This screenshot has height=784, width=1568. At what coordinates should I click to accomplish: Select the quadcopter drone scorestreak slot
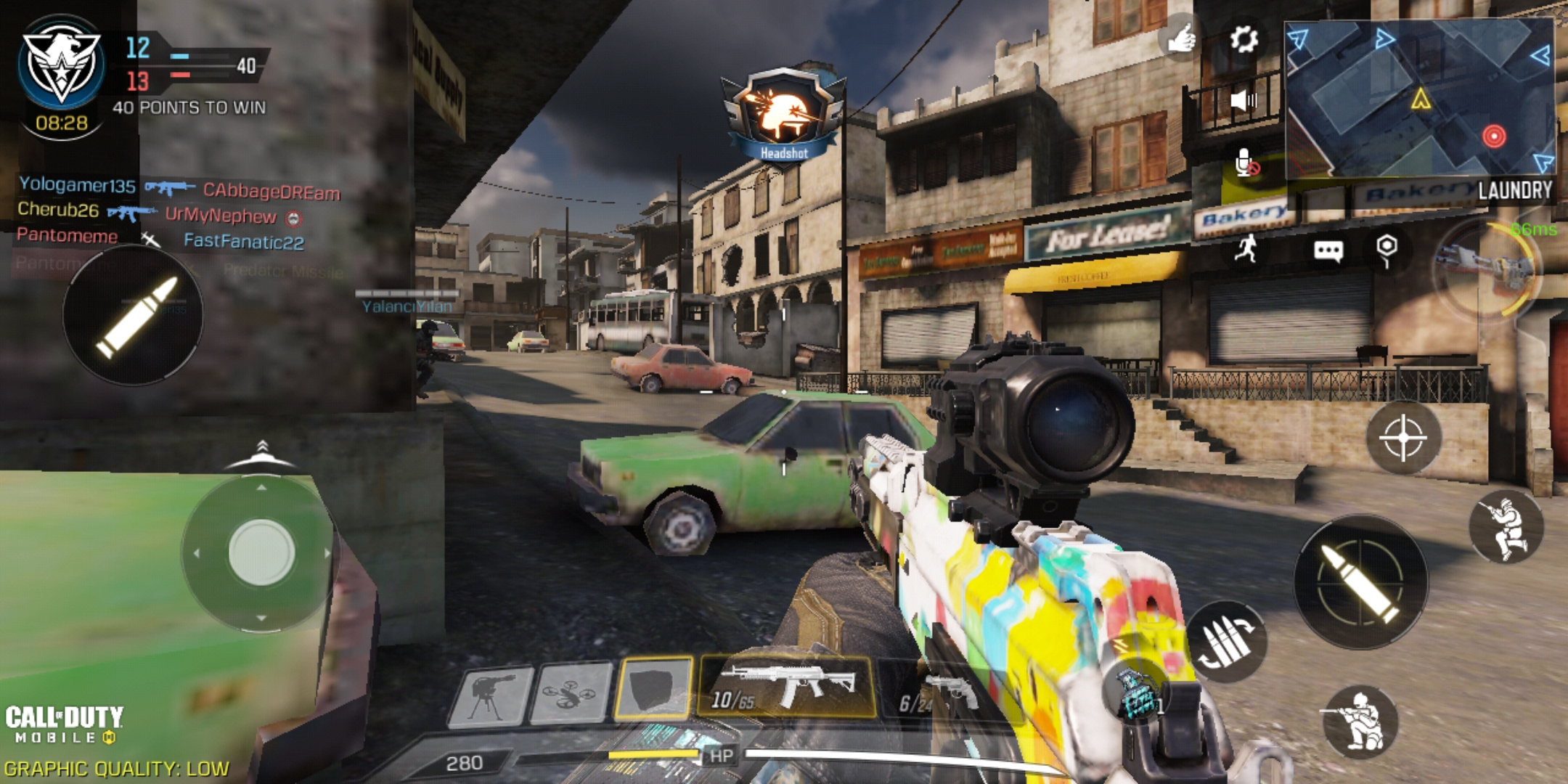[x=571, y=695]
